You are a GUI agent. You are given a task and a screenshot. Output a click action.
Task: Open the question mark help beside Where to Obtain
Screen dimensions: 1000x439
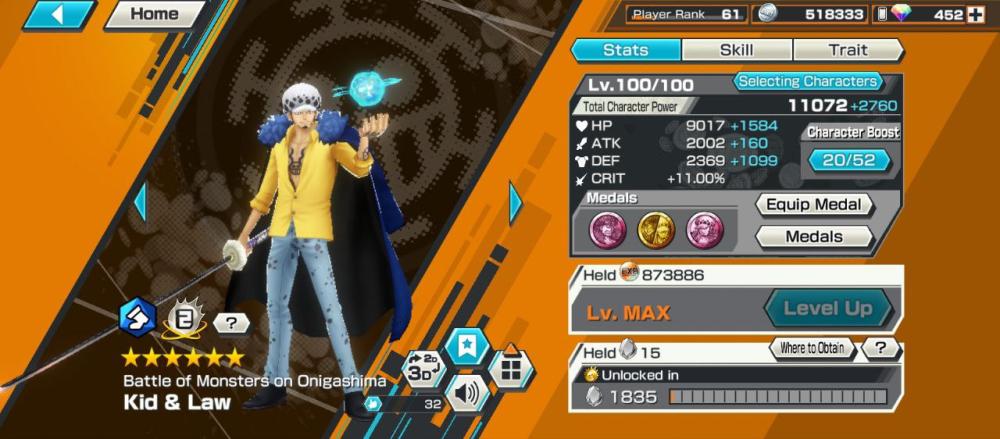(879, 349)
